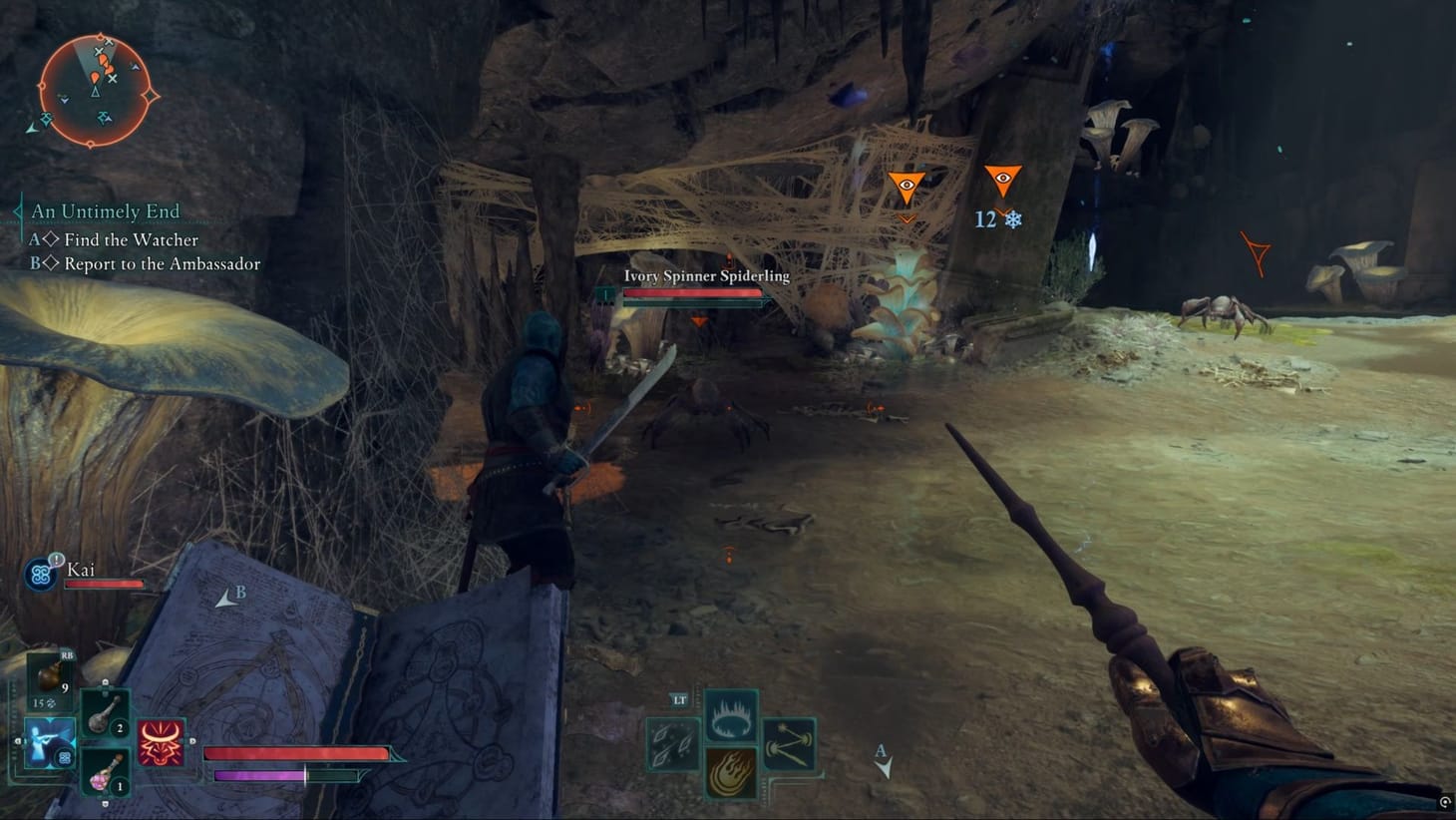1456x820 pixels.
Task: Choose the arcane missiles spell icon
Action: [x=788, y=743]
